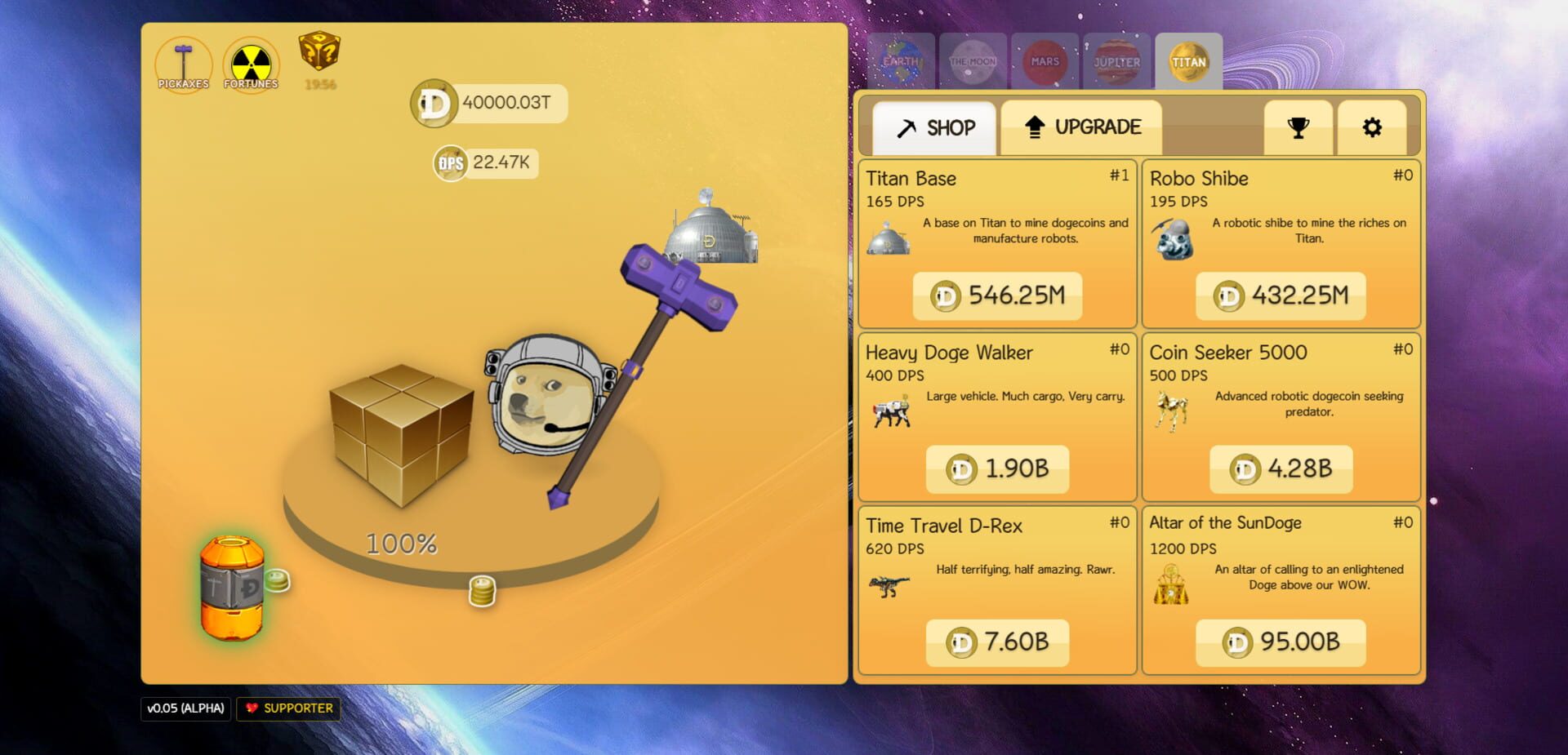Open the Shop tab
The height and width of the screenshot is (755, 1568).
pos(936,127)
